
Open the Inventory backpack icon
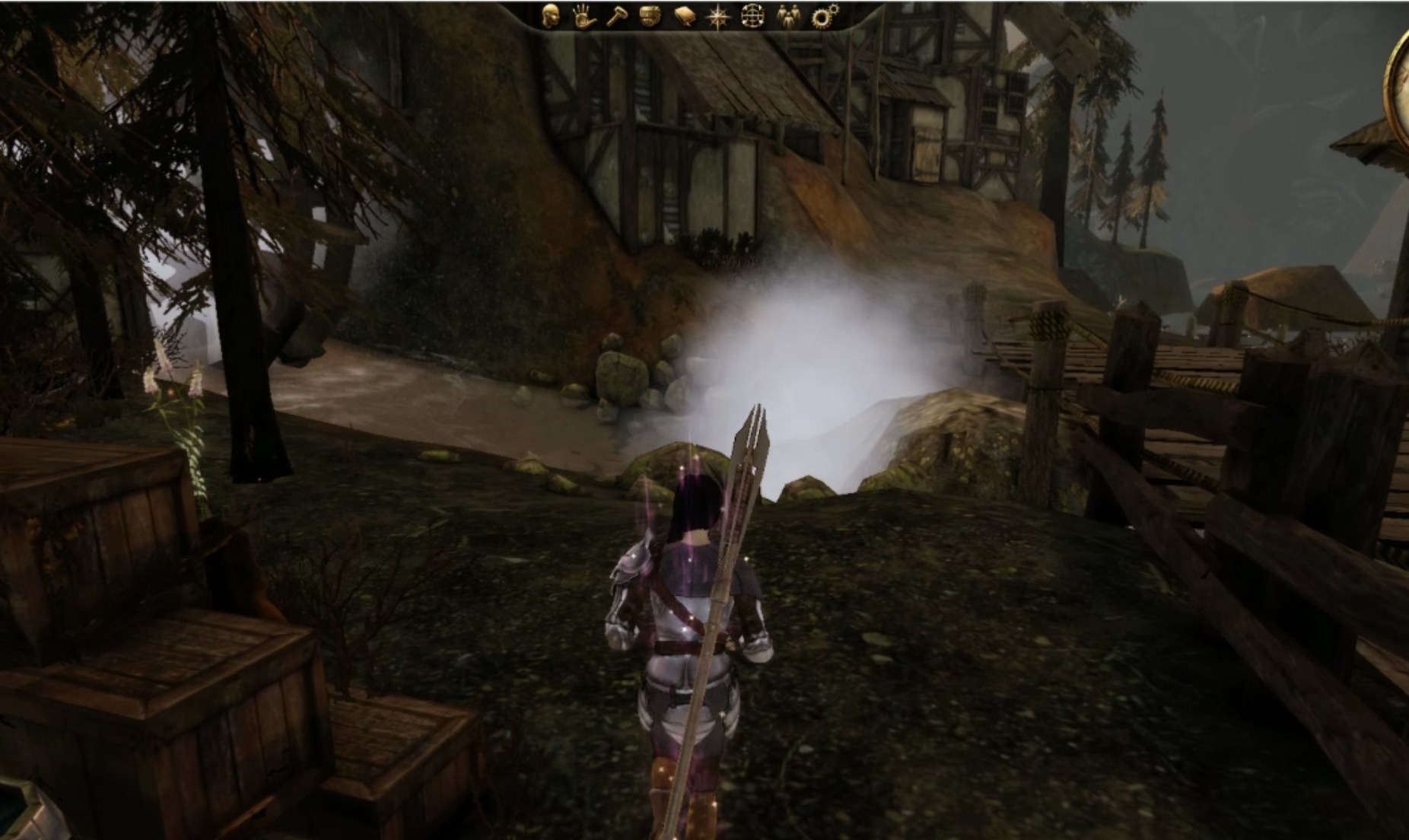(651, 17)
